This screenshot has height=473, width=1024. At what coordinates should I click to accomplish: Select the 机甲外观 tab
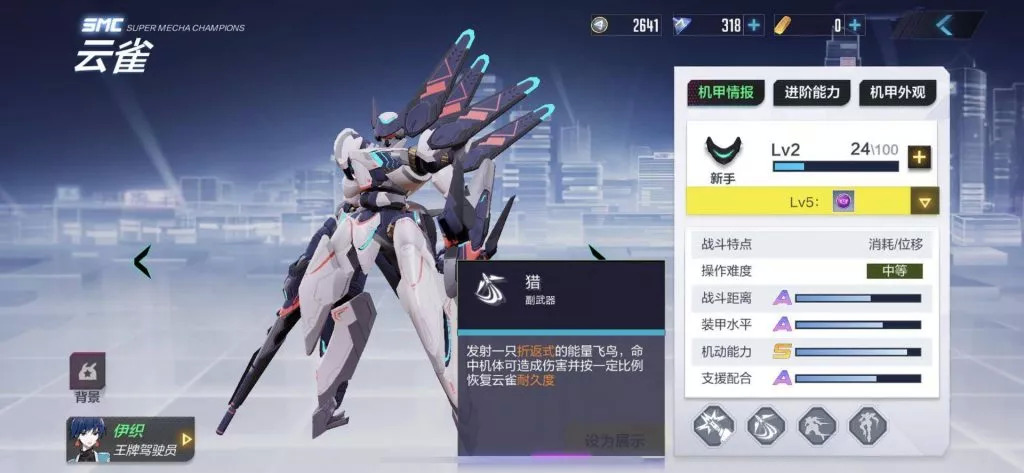tap(897, 94)
